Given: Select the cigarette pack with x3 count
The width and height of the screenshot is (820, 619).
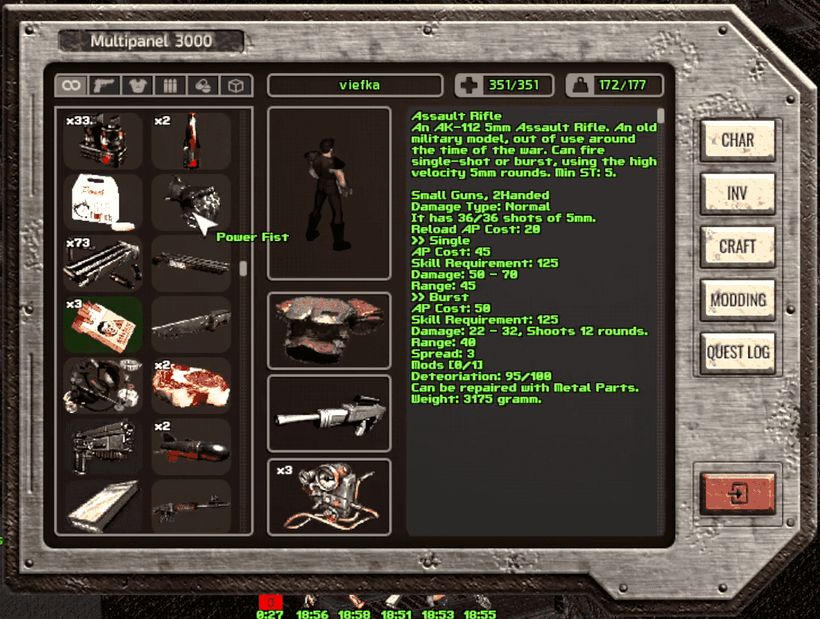Looking at the screenshot, I should 103,324.
